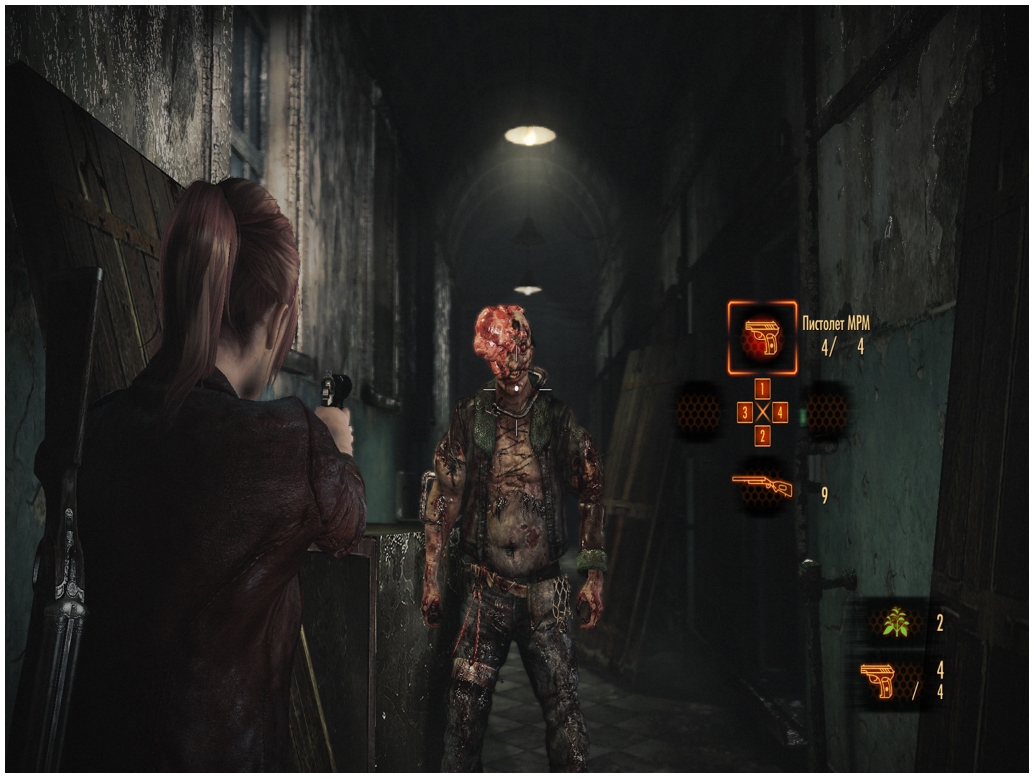
Task: Select the highlighted Пистолет MPM weapon slot
Action: [x=762, y=338]
